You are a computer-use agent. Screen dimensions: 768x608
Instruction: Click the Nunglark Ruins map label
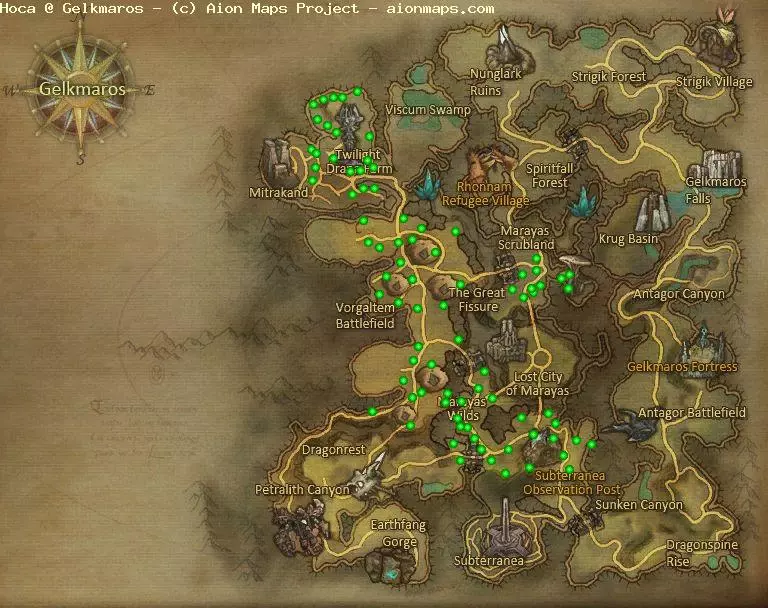coord(499,81)
